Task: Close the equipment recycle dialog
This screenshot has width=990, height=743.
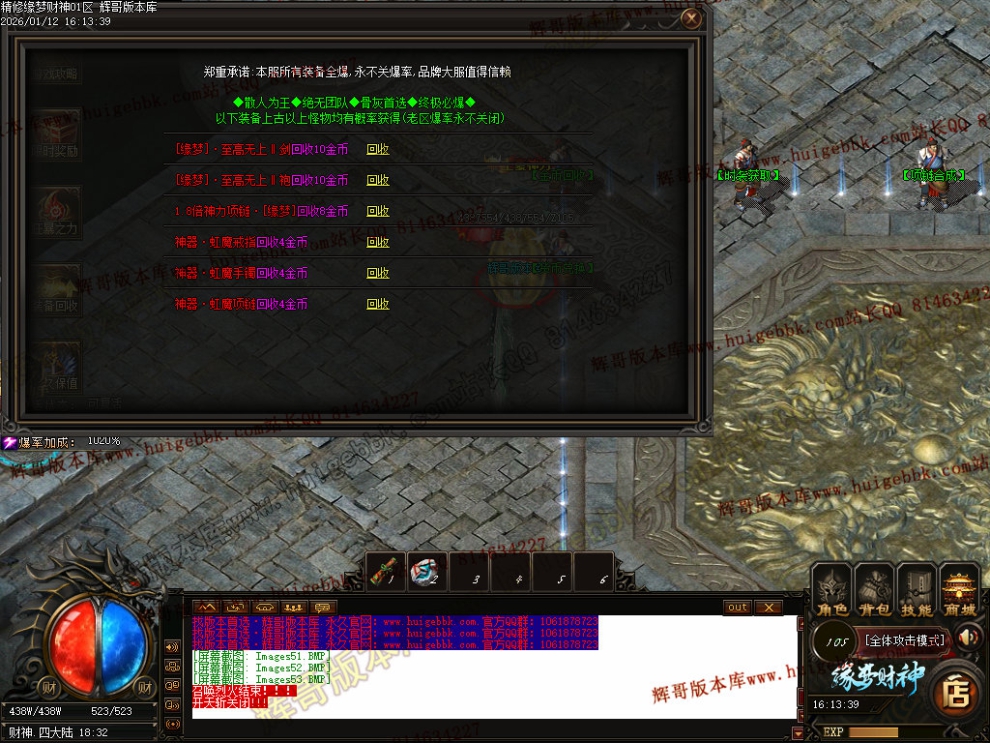Action: pos(690,18)
